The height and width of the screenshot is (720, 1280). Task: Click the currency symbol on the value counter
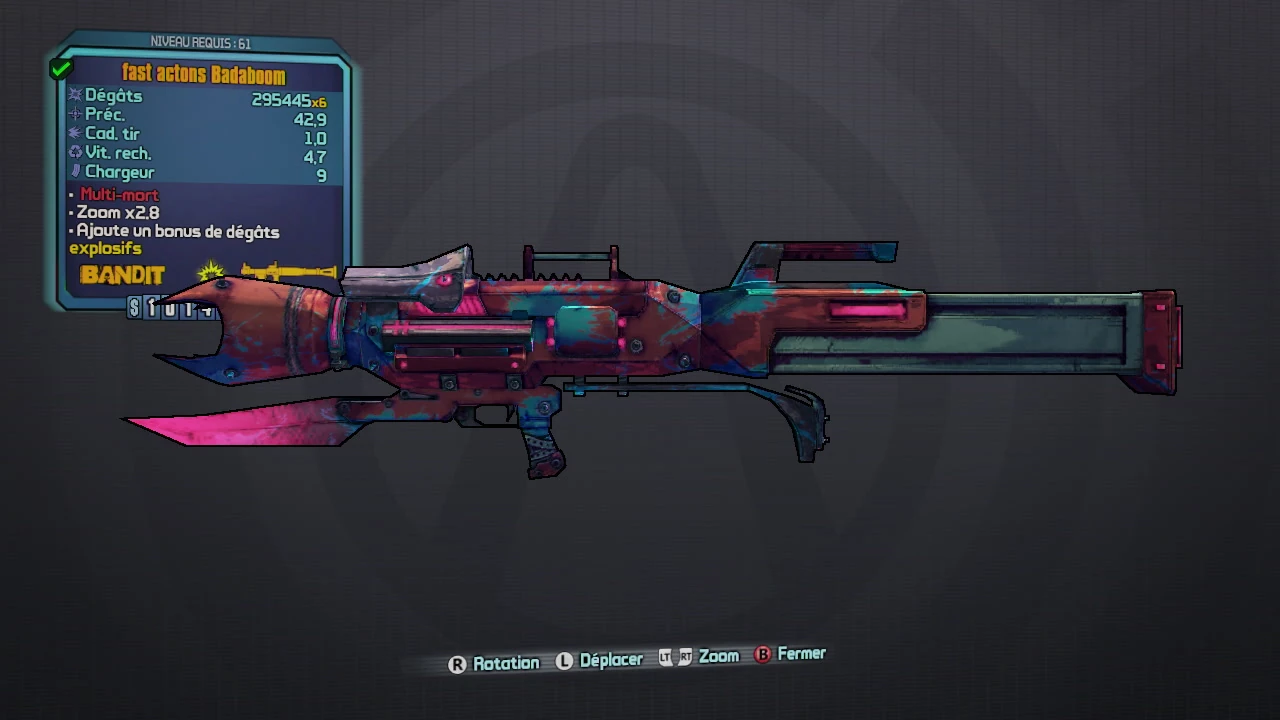tap(134, 308)
